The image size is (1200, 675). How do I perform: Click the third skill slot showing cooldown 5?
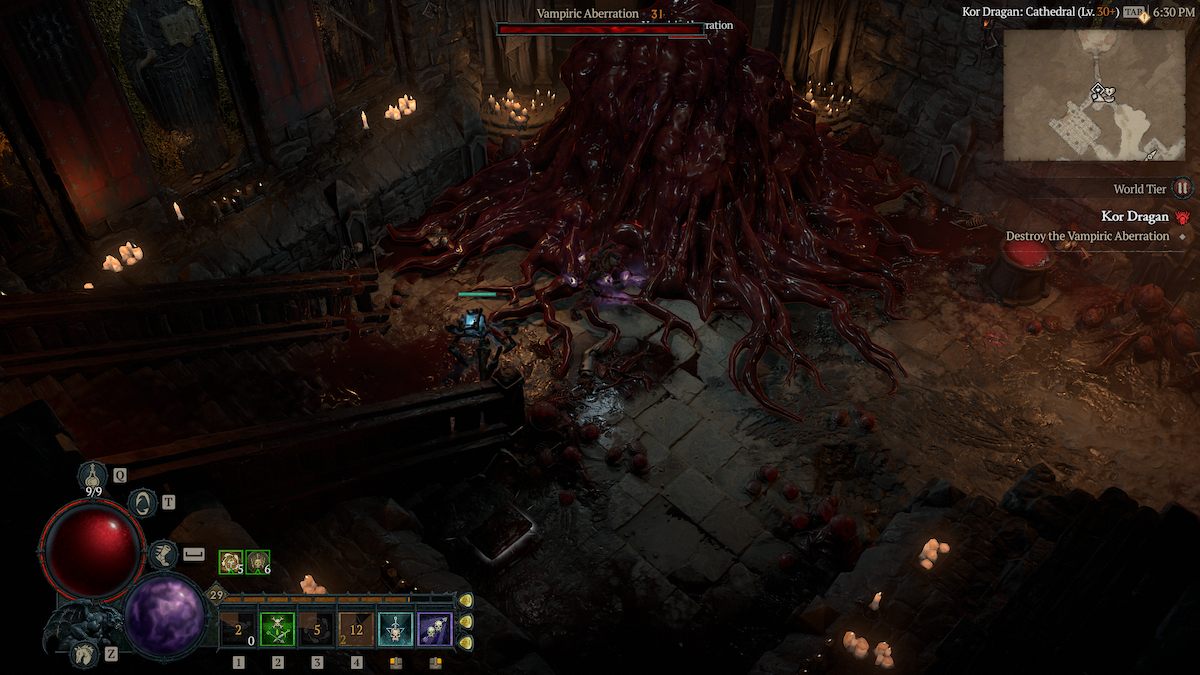point(317,630)
